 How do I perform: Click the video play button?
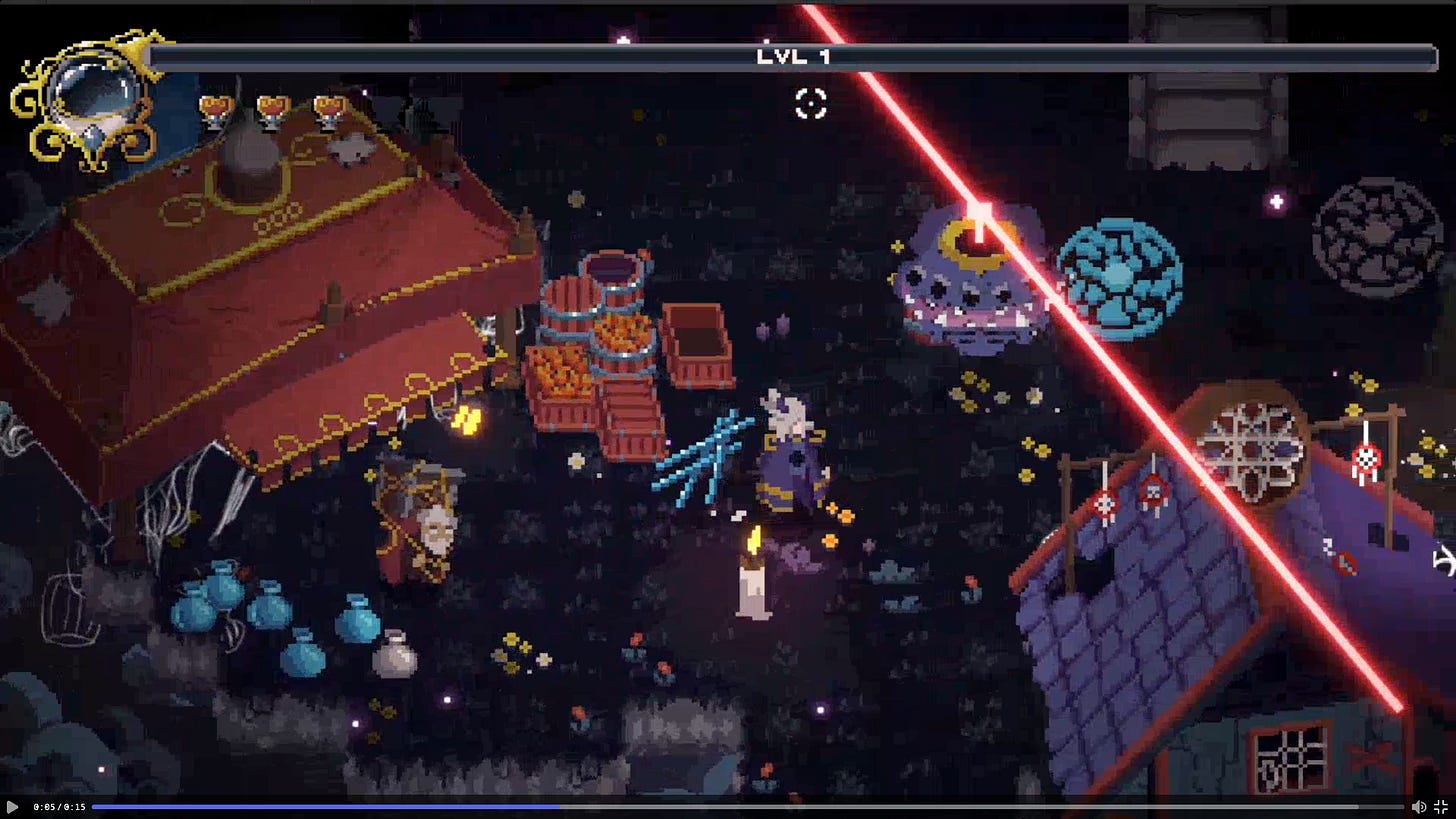12,806
